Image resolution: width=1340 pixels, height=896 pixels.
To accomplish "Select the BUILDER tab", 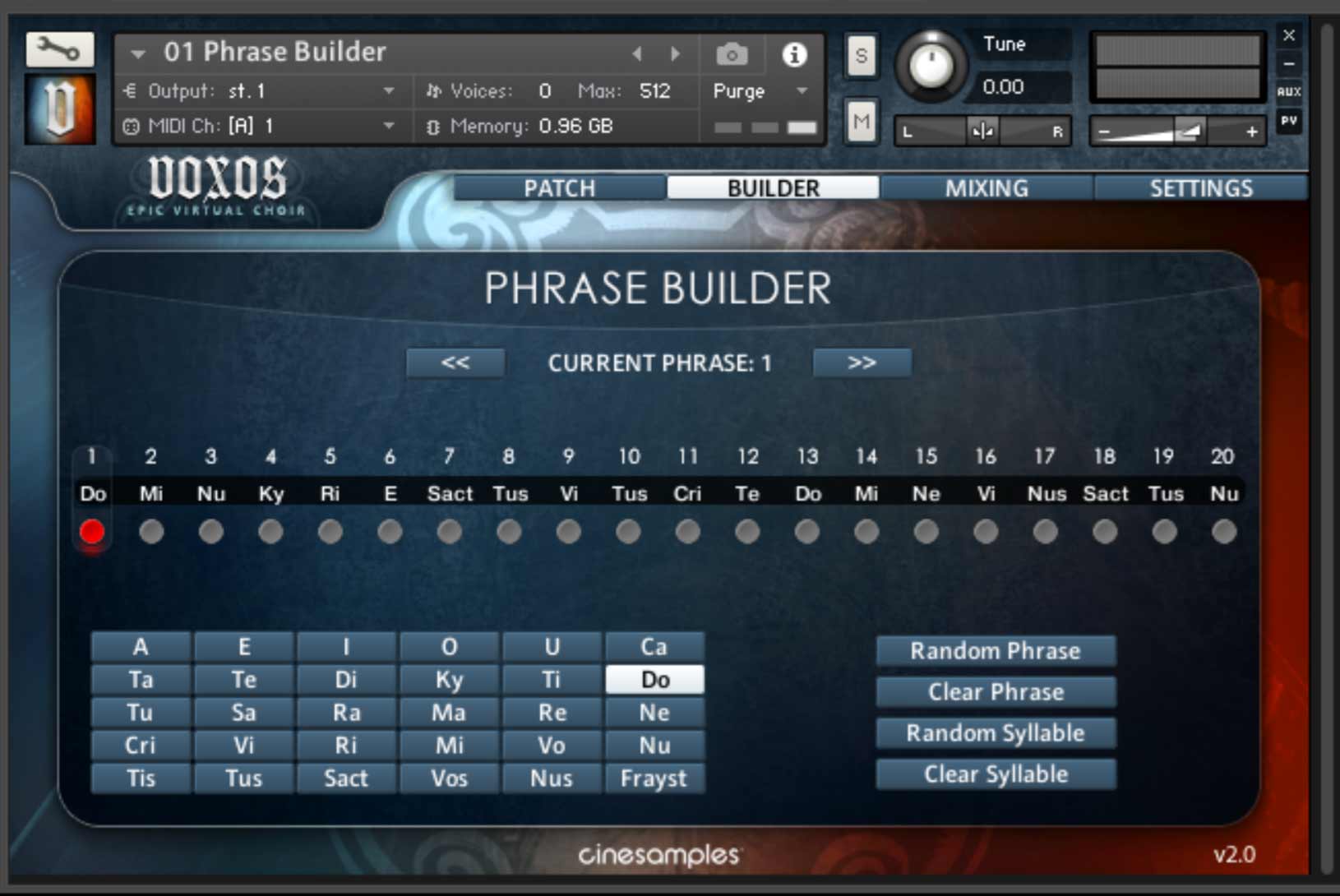I will click(773, 188).
